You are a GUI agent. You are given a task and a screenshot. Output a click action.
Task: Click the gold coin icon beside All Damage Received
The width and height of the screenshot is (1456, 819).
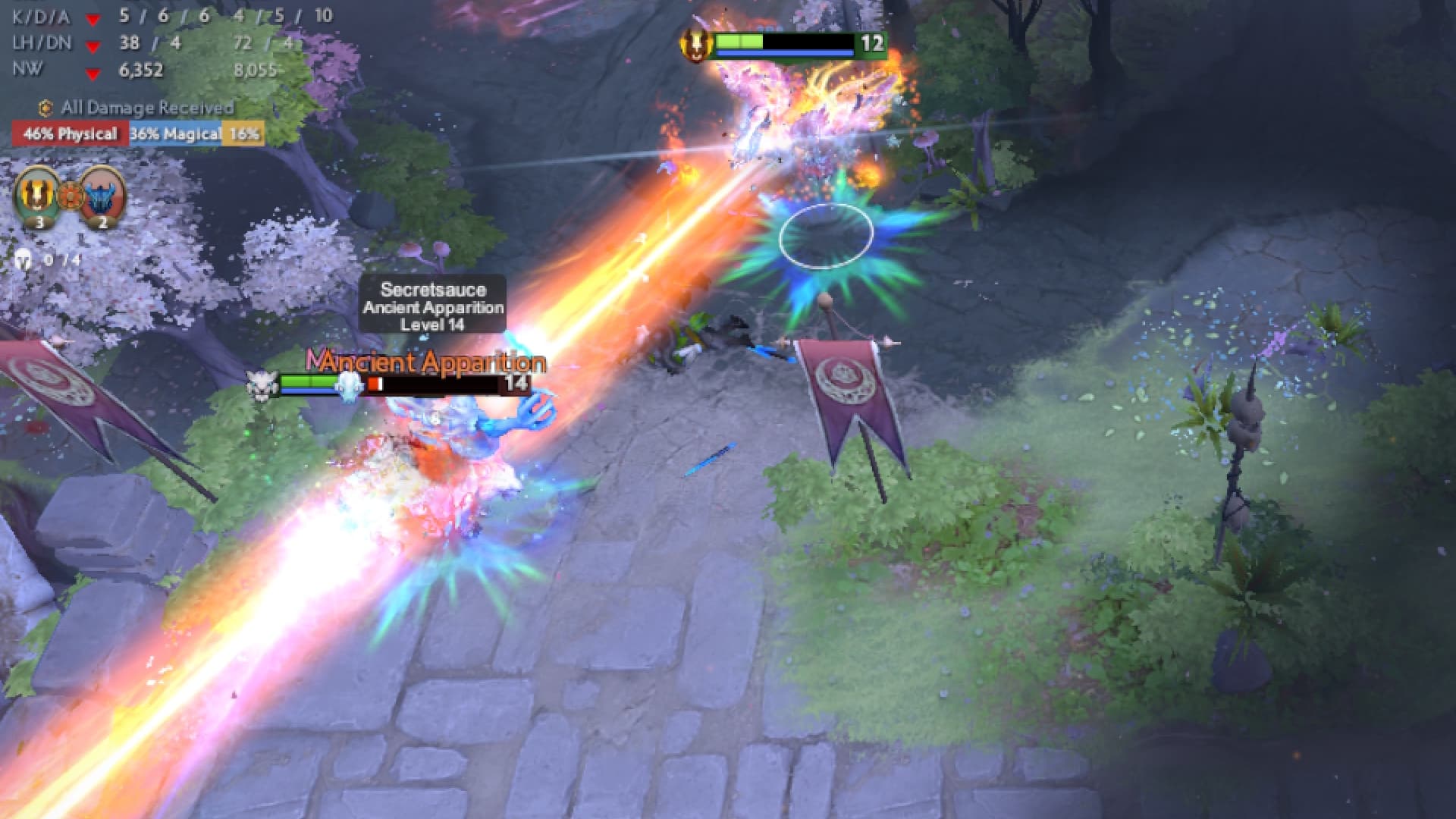click(x=45, y=108)
